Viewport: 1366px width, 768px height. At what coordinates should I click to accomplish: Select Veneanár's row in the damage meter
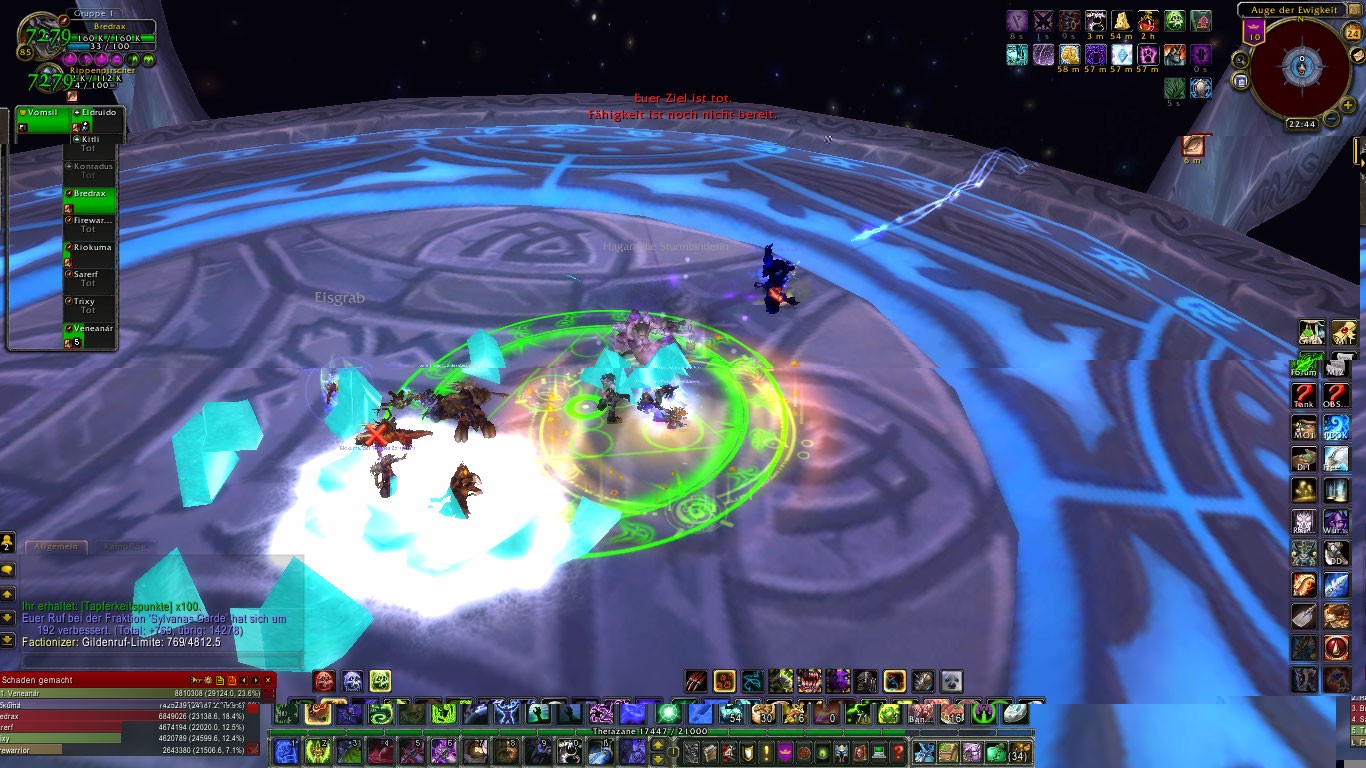130,692
